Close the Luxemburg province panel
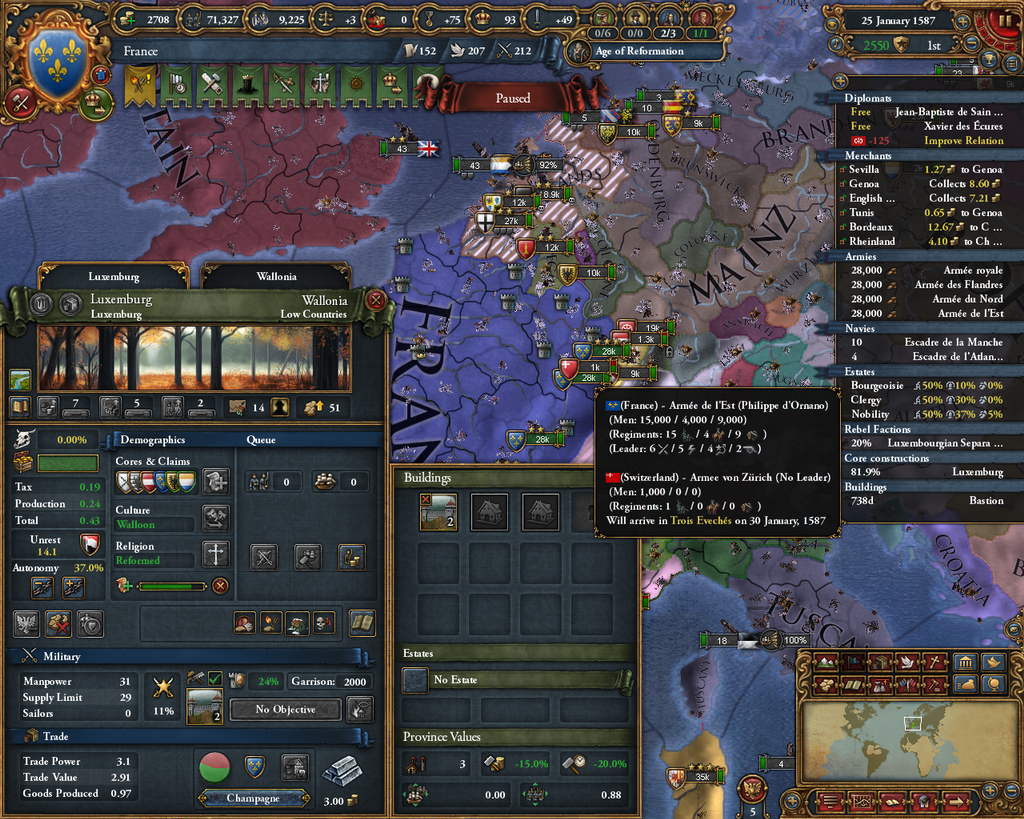This screenshot has height=819, width=1024. point(376,299)
